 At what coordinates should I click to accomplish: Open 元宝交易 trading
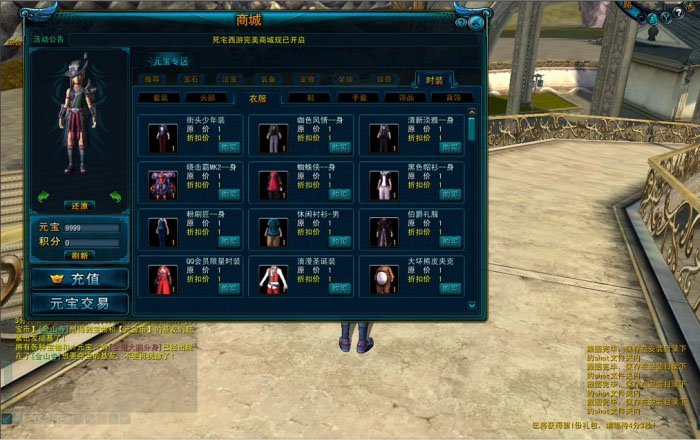(x=79, y=302)
